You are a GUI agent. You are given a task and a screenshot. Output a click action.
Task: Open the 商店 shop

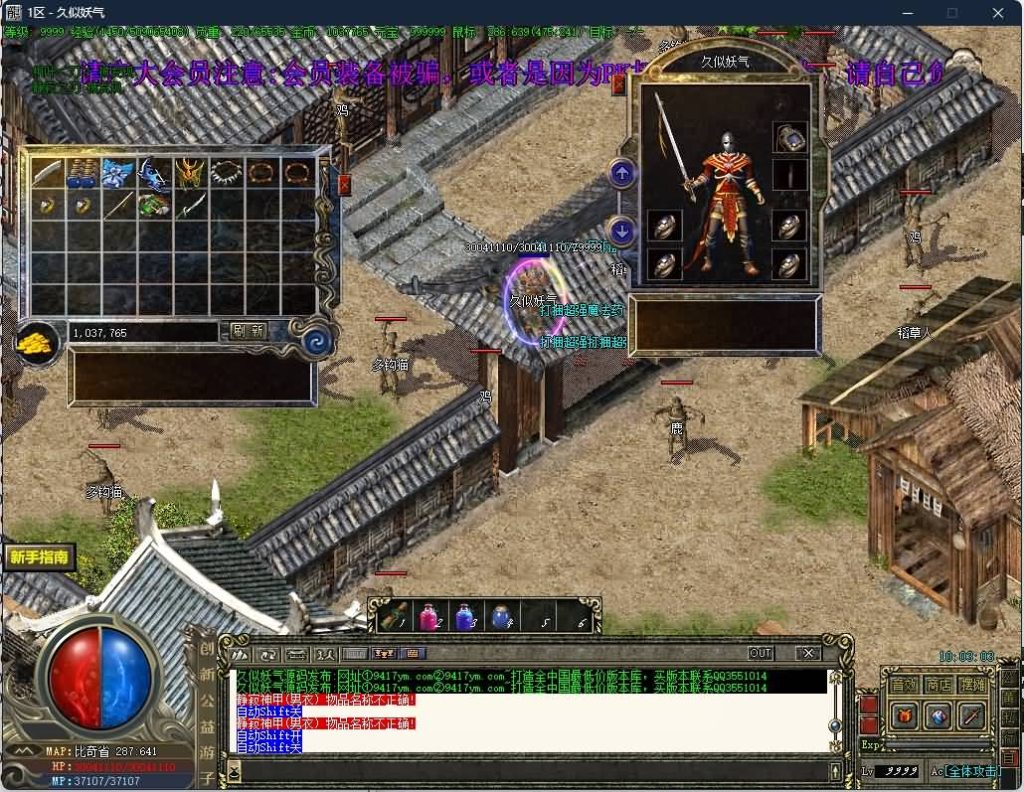(x=938, y=685)
